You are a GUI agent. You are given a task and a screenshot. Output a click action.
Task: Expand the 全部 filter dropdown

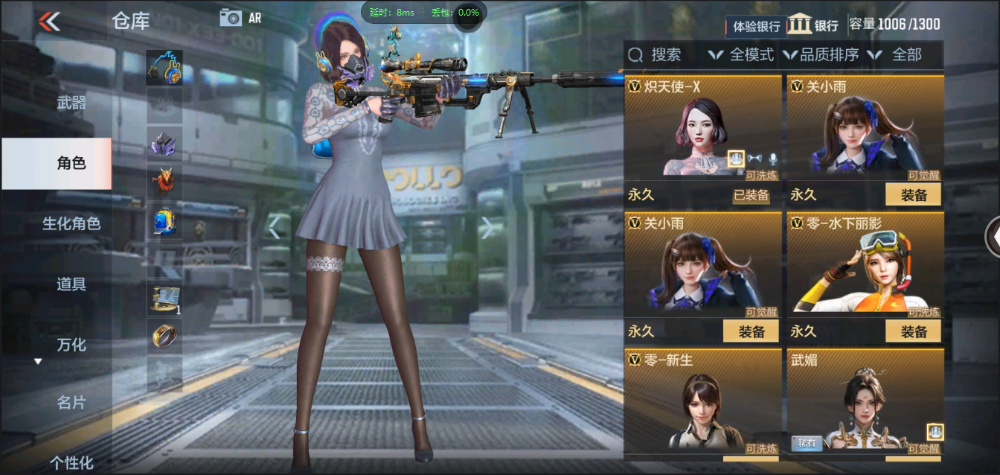tap(896, 55)
